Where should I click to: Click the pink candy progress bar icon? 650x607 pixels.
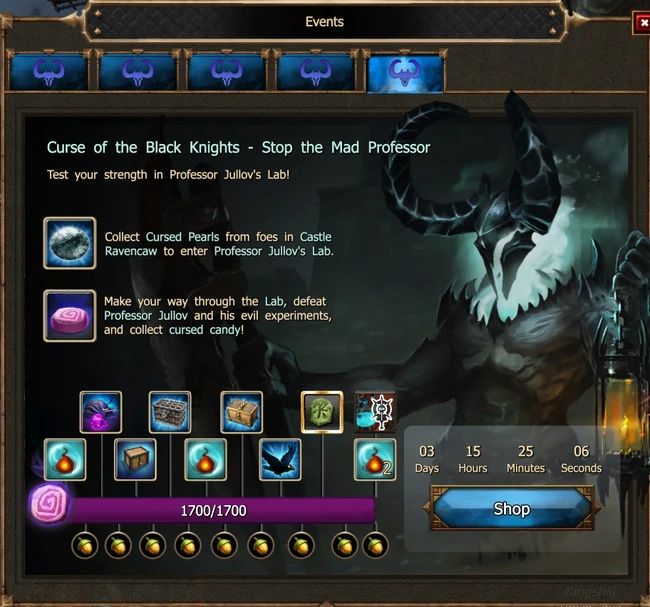[x=50, y=501]
